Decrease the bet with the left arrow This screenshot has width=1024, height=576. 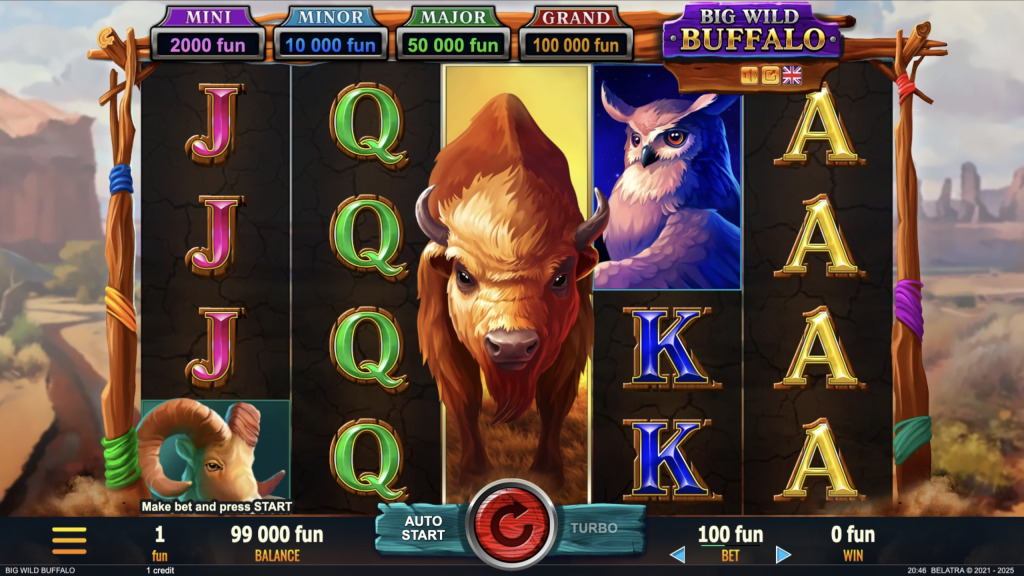click(677, 554)
